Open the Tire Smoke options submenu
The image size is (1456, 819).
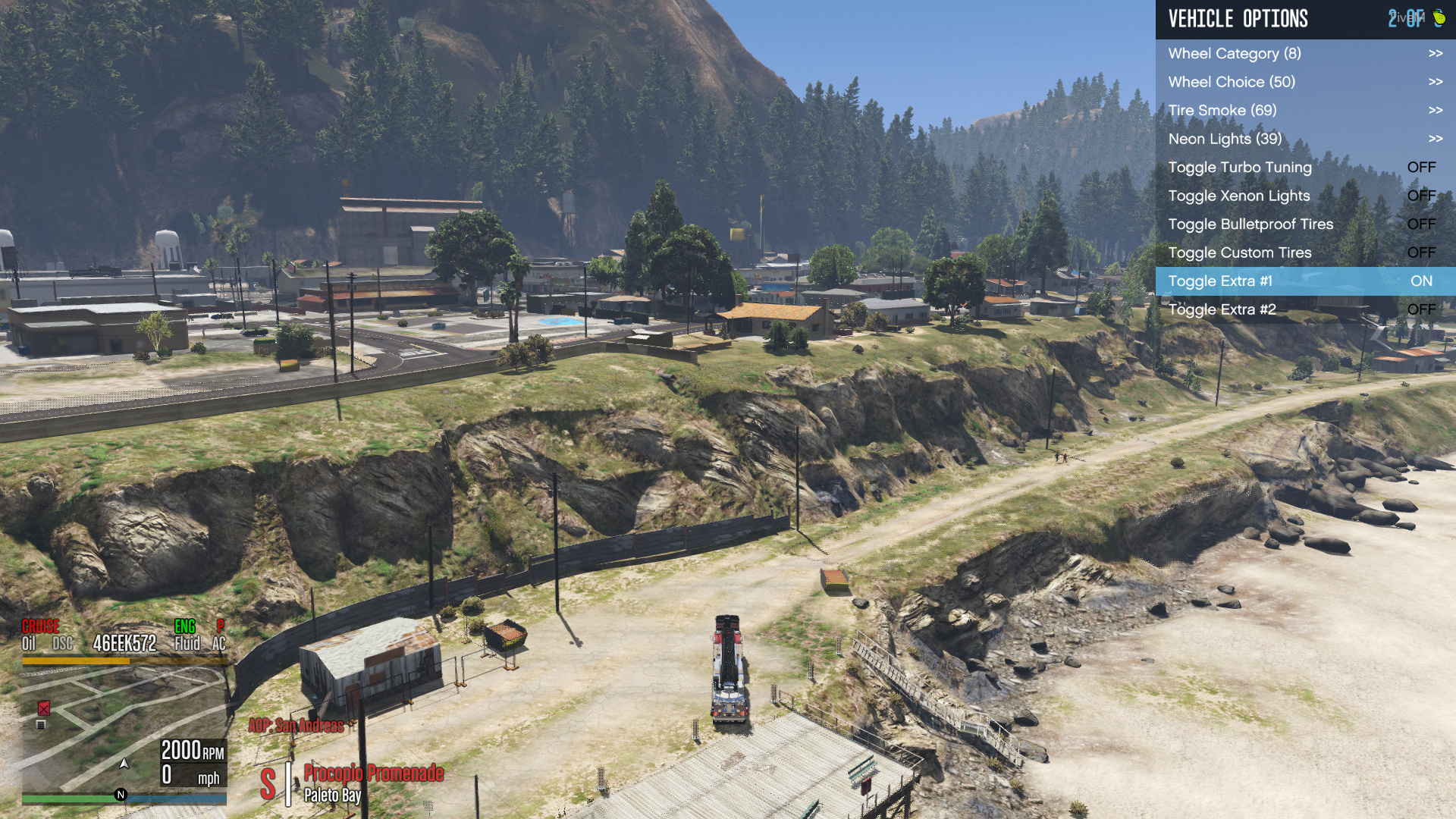[x=1301, y=110]
